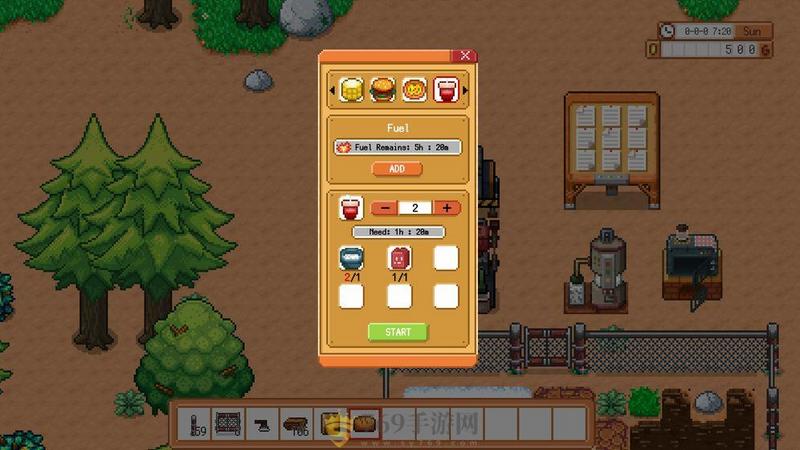Select the hotbar item with count 59
The image size is (800, 450).
point(194,424)
